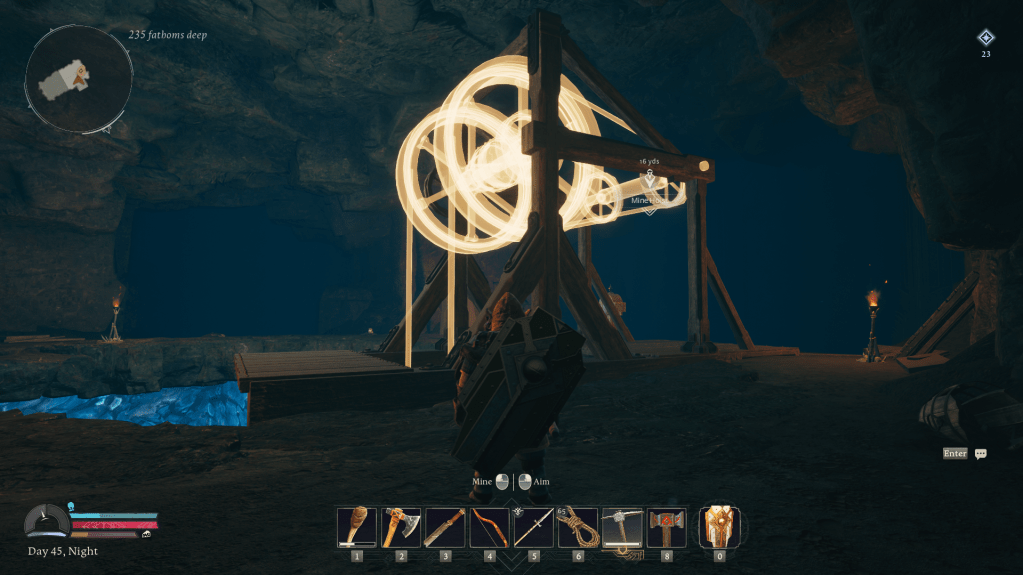
Task: Select the coiled rope stack in the hotbar
Action: tap(577, 527)
